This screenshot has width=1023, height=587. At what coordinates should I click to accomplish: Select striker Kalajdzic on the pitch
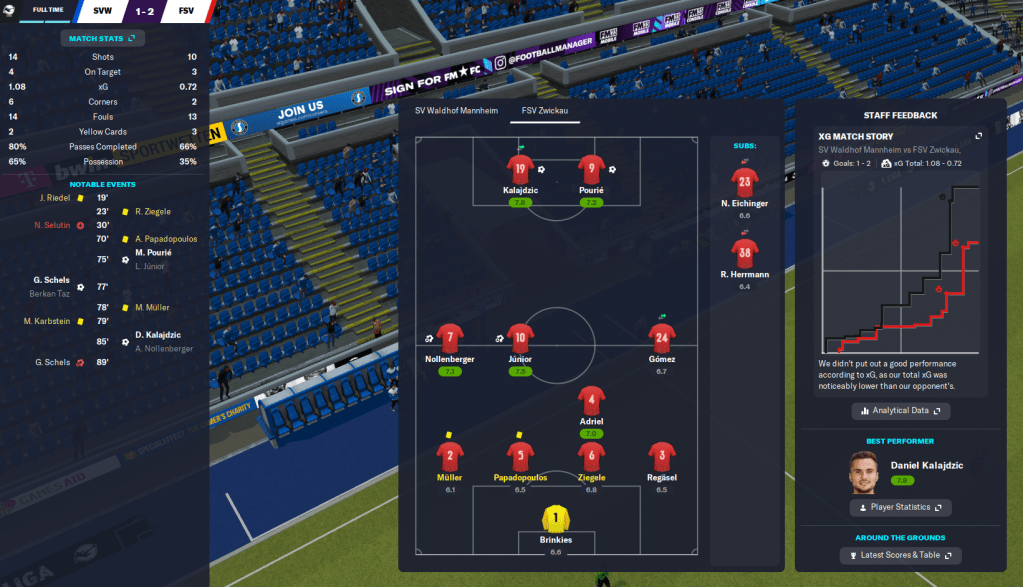(519, 169)
